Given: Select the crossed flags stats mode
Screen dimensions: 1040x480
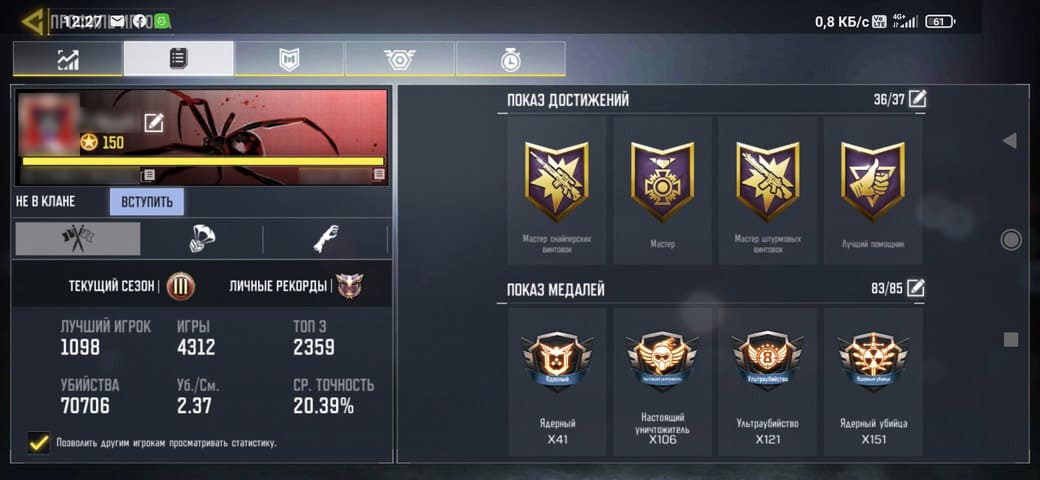Looking at the screenshot, I should tap(77, 239).
